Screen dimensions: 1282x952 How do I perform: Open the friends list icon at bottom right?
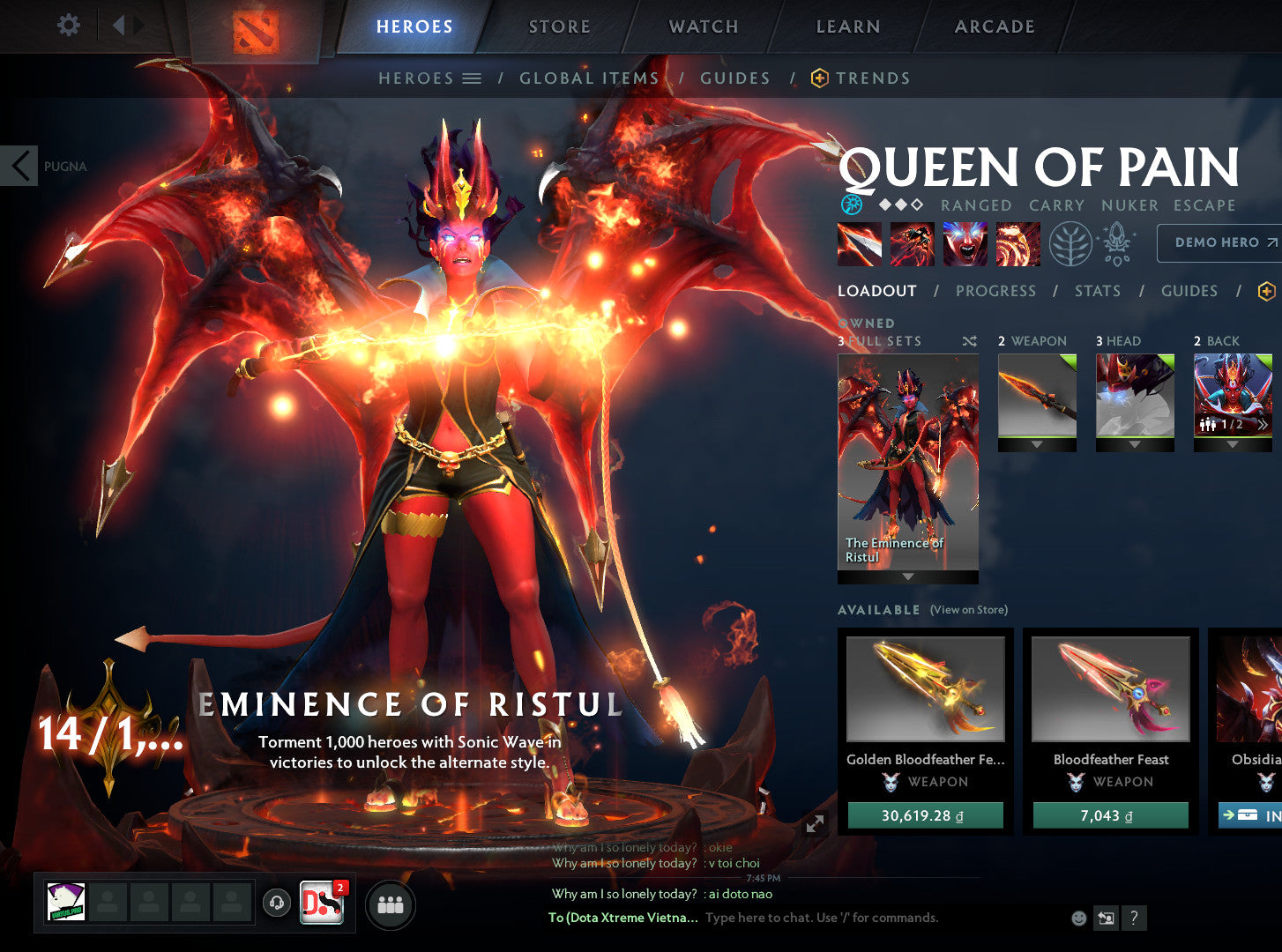point(389,904)
